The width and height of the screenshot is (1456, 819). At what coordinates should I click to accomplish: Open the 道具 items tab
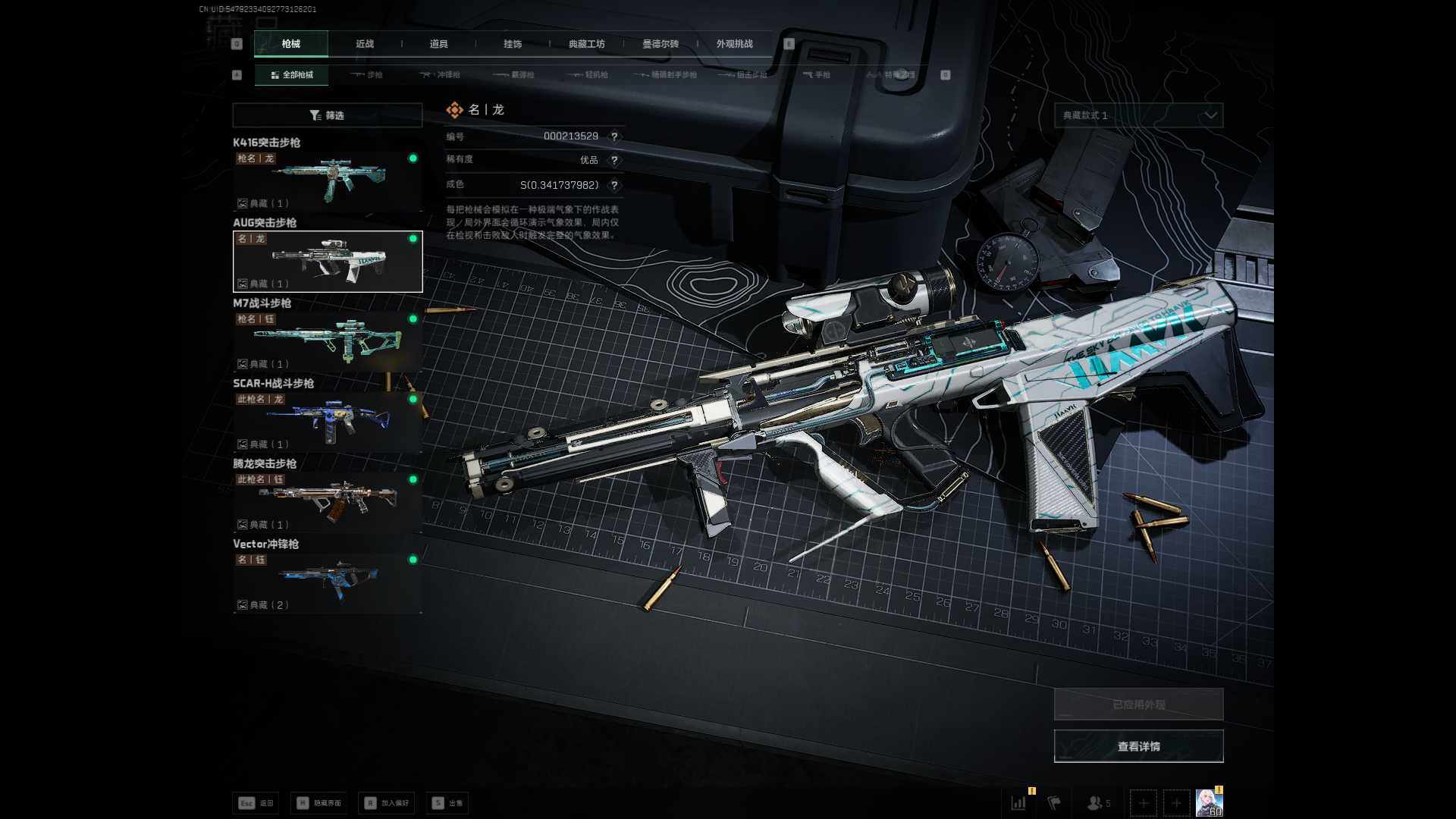point(438,44)
